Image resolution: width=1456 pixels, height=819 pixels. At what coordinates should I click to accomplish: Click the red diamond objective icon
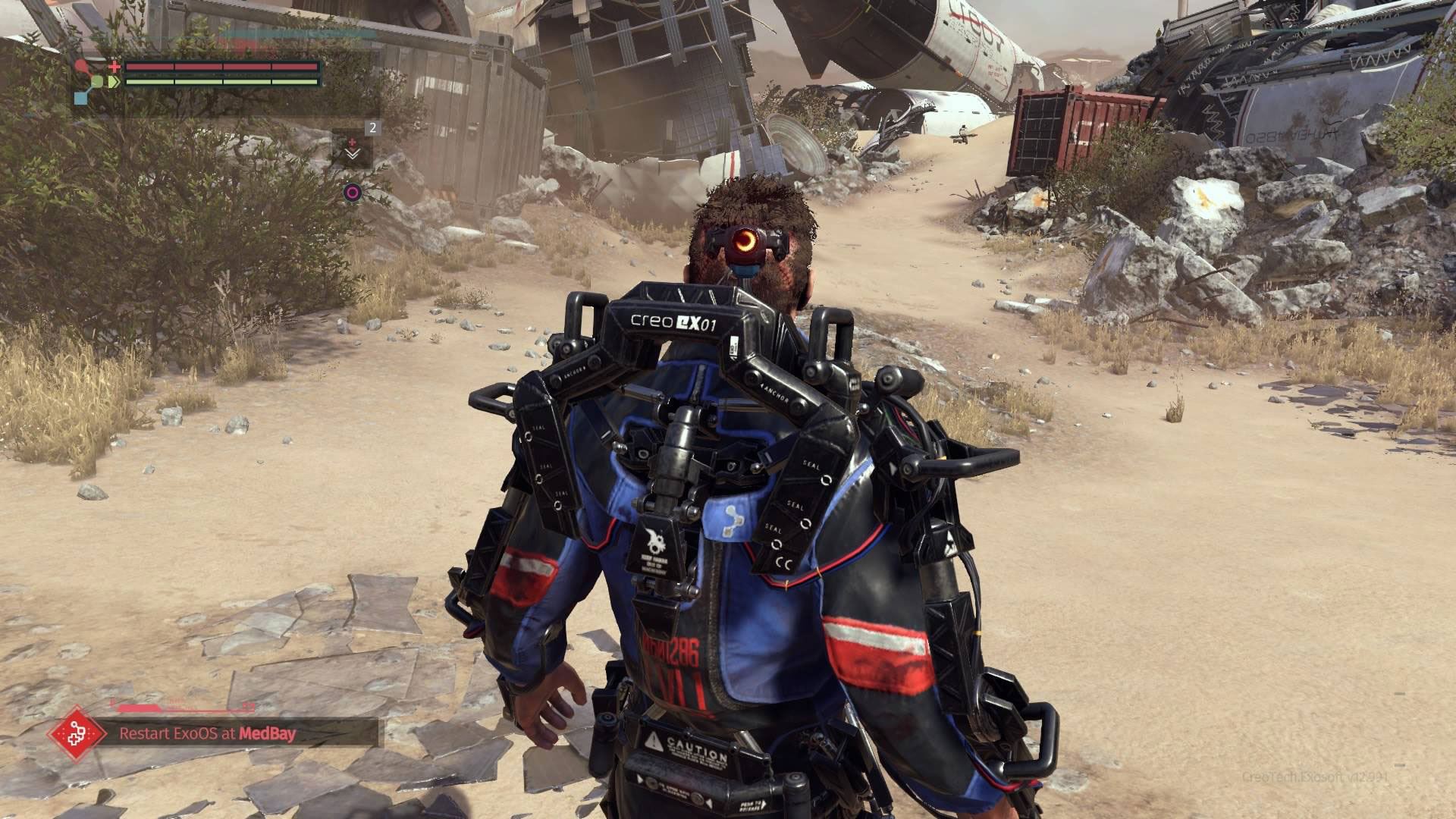click(x=76, y=733)
